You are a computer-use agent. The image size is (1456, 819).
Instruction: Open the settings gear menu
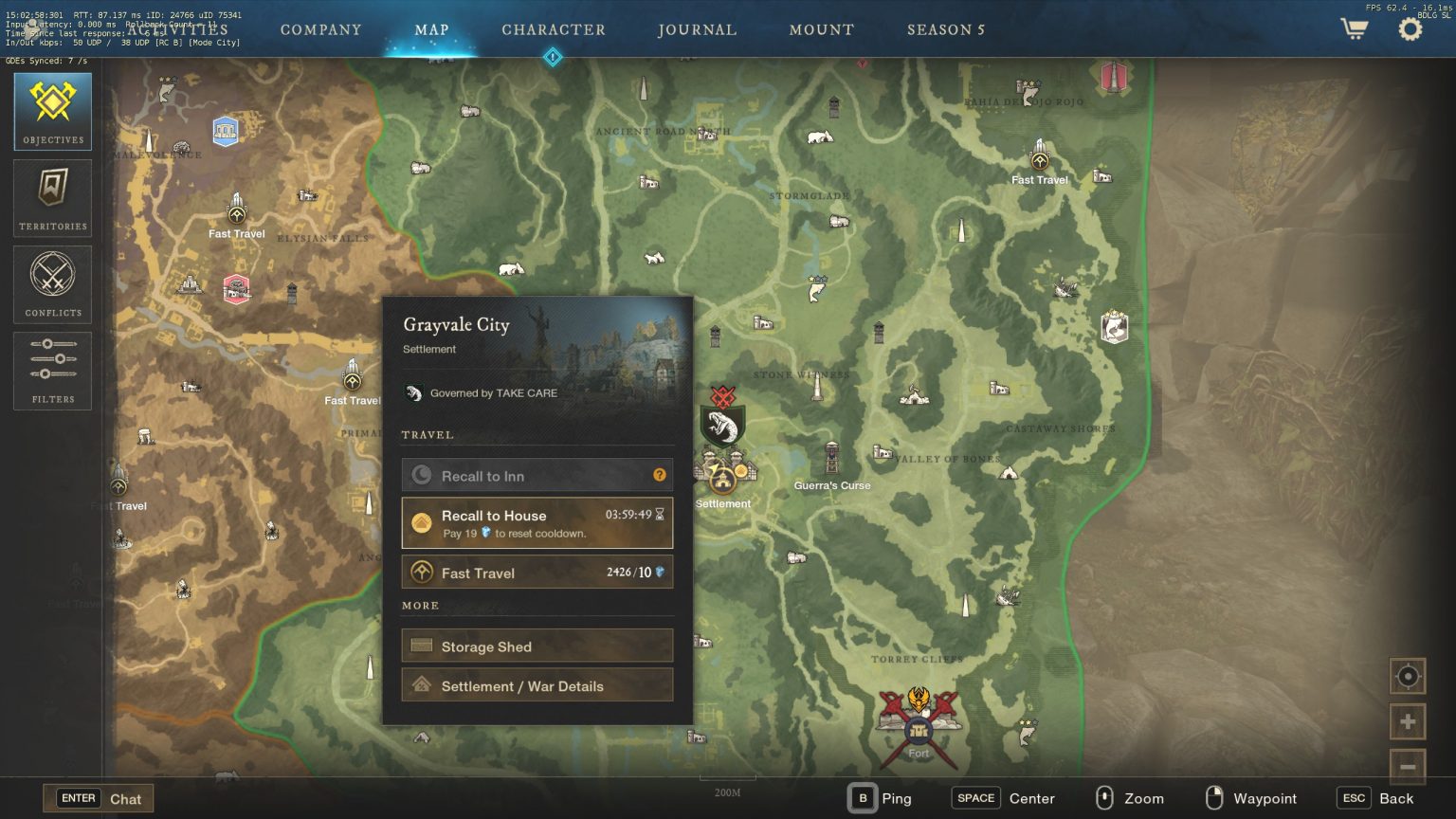click(x=1410, y=28)
